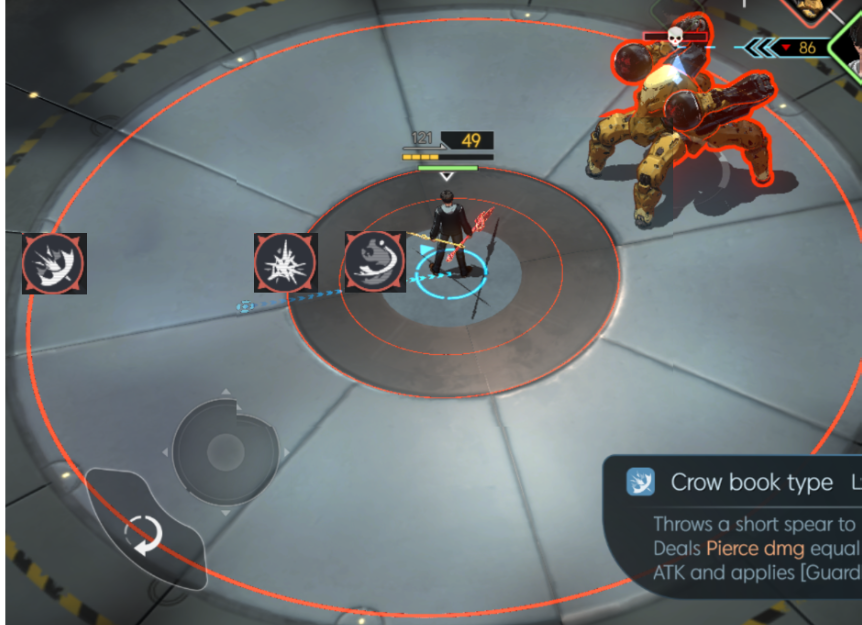Click the virtual joystick center

[224, 451]
